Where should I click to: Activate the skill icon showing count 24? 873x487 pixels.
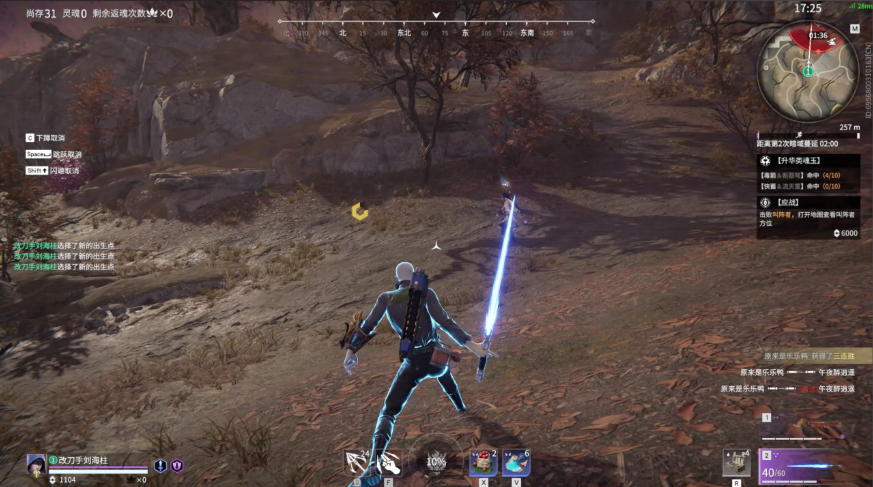point(356,462)
